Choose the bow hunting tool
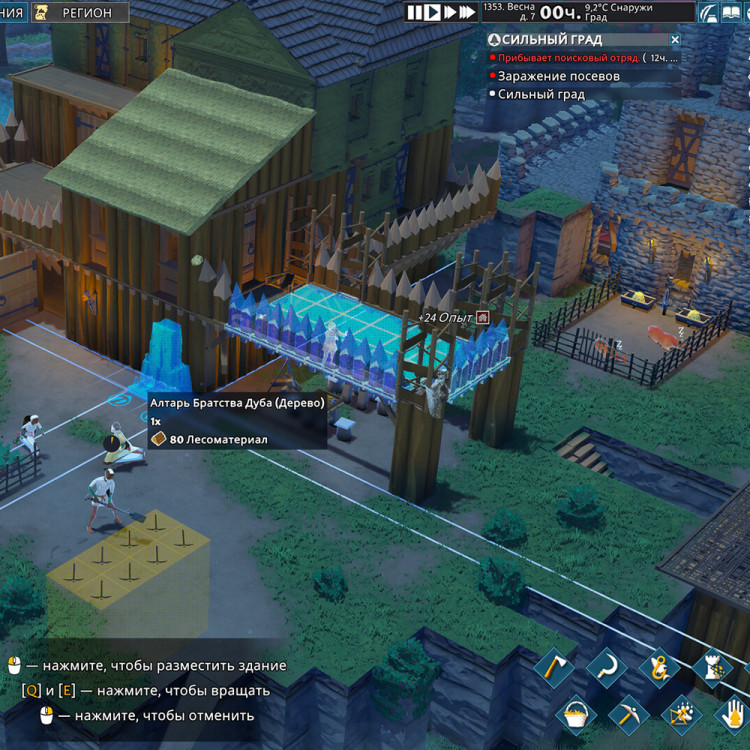 (x=682, y=714)
